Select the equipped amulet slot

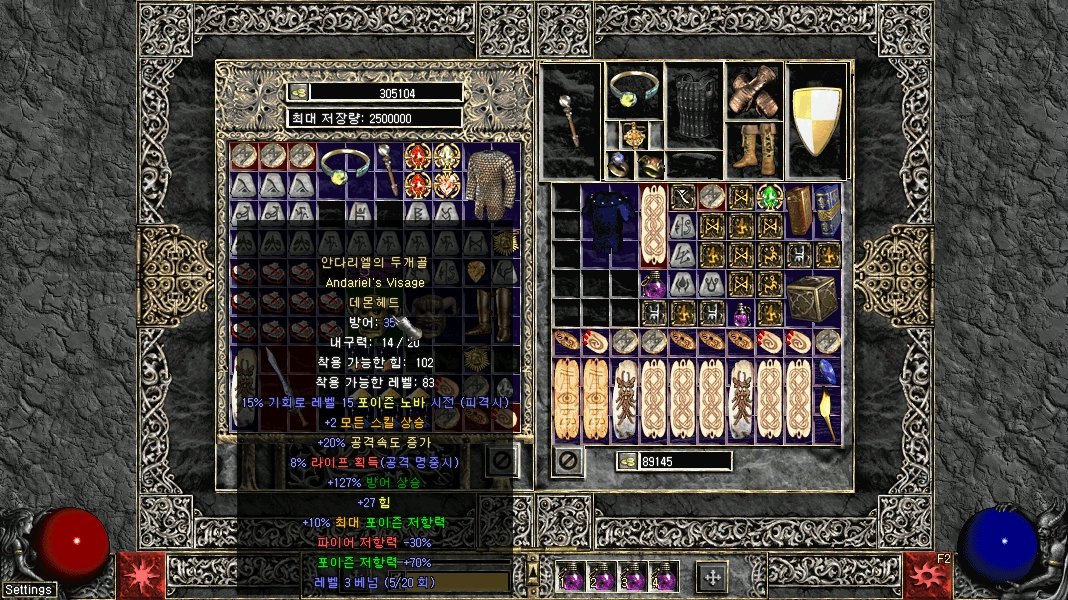click(633, 133)
